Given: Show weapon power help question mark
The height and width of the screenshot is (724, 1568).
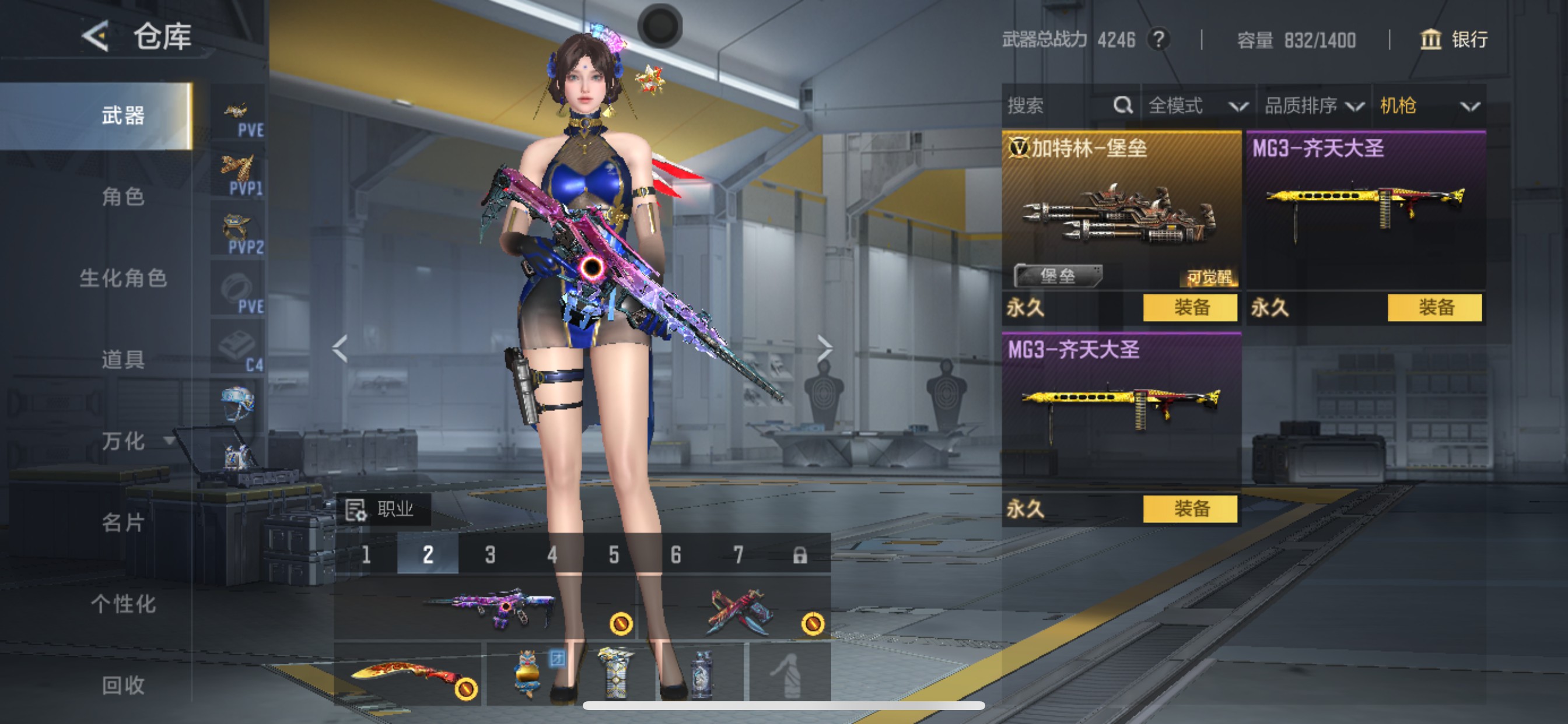Looking at the screenshot, I should pyautogui.click(x=1158, y=40).
